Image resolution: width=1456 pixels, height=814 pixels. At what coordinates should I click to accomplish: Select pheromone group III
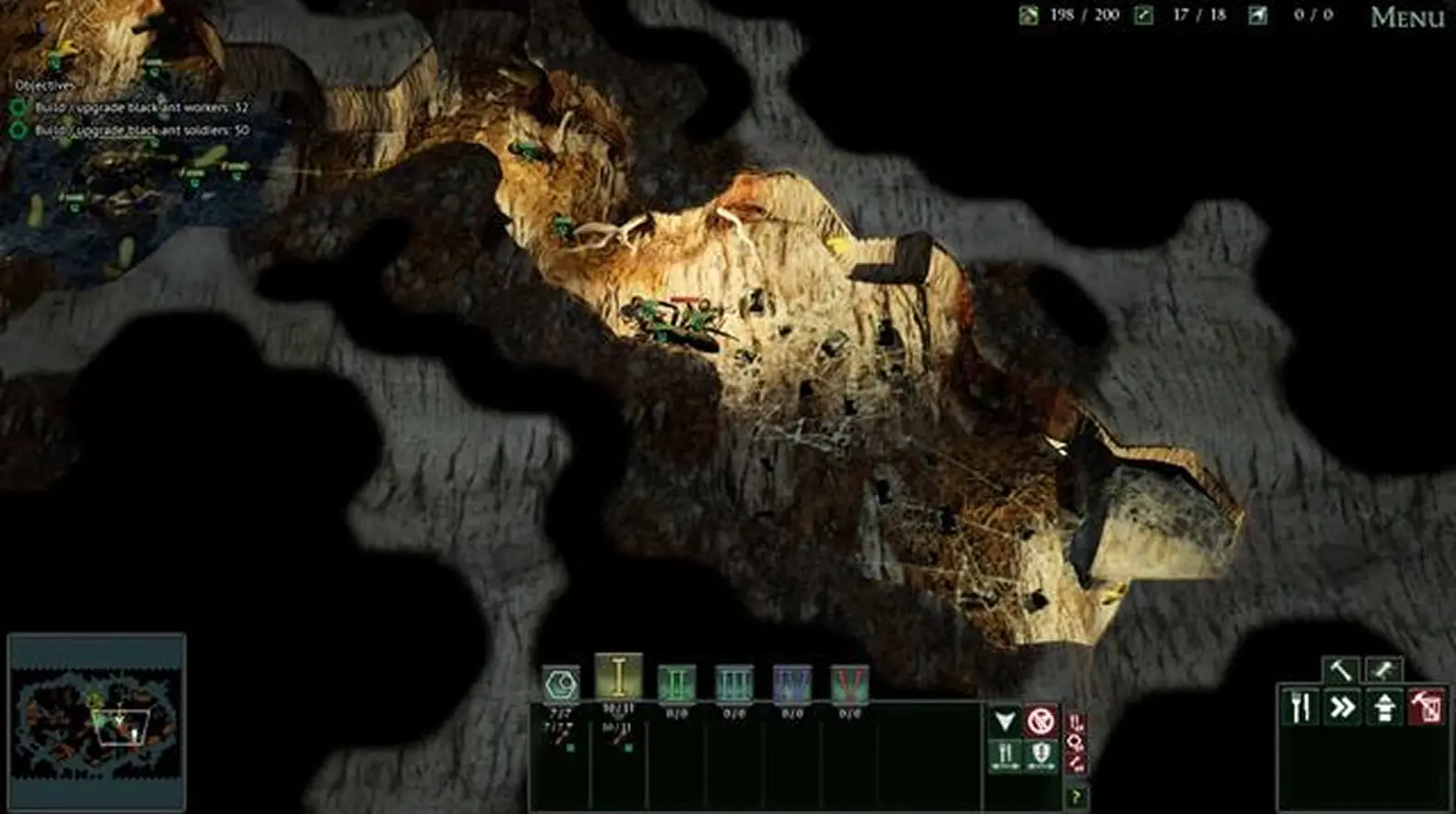click(734, 684)
